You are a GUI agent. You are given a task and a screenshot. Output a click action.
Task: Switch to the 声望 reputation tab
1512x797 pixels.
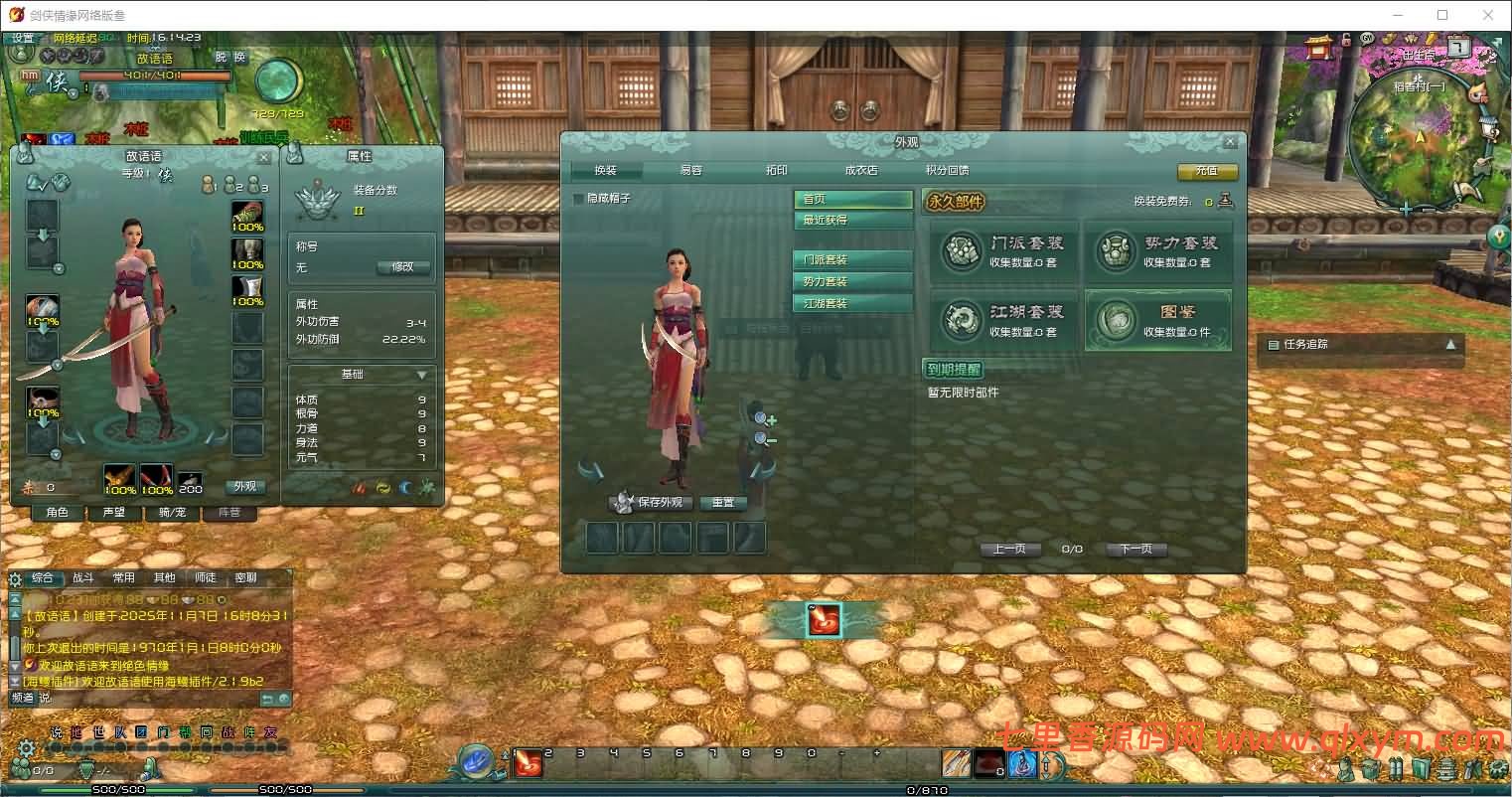pyautogui.click(x=114, y=513)
